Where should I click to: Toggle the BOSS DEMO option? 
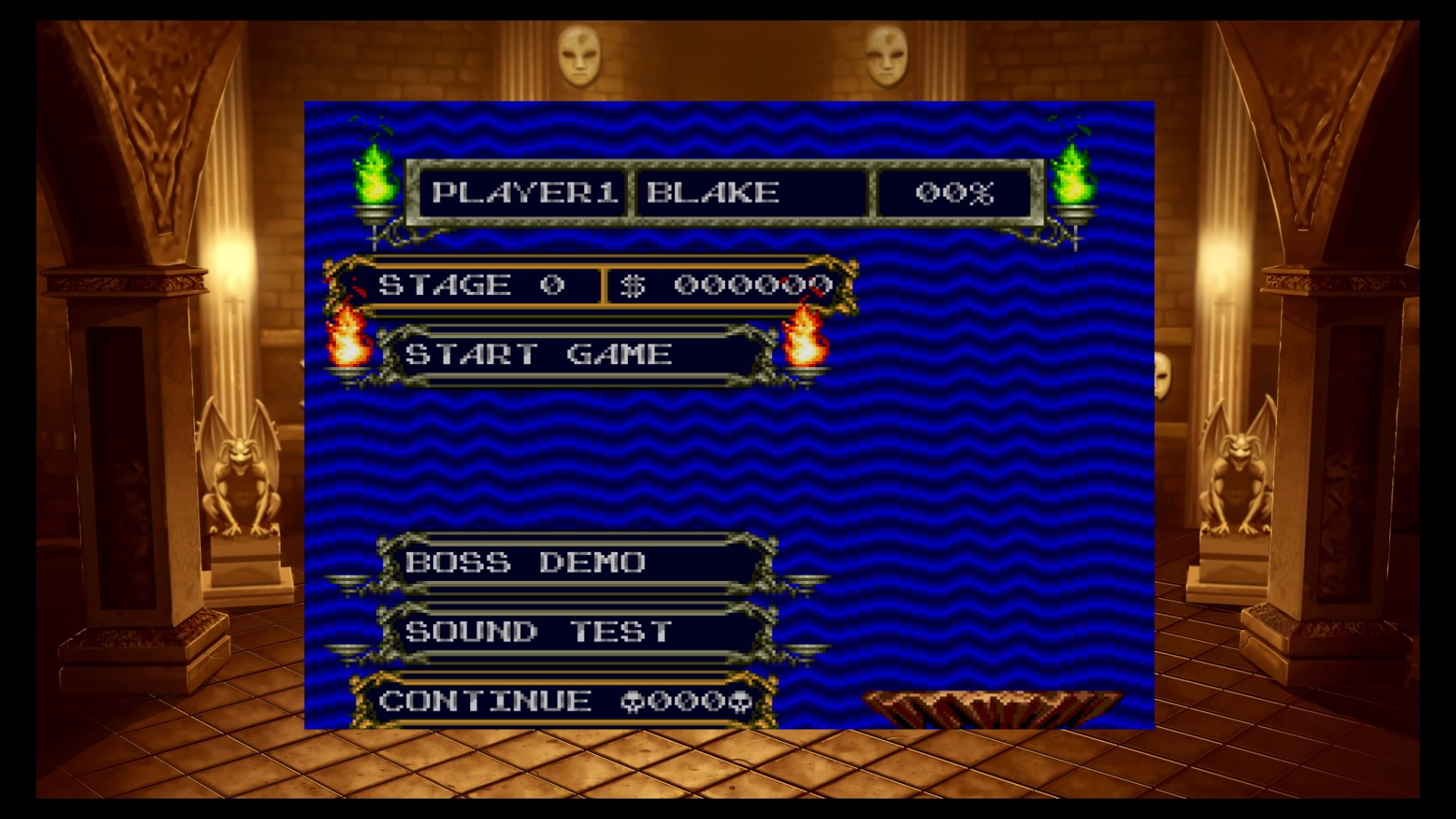click(523, 563)
